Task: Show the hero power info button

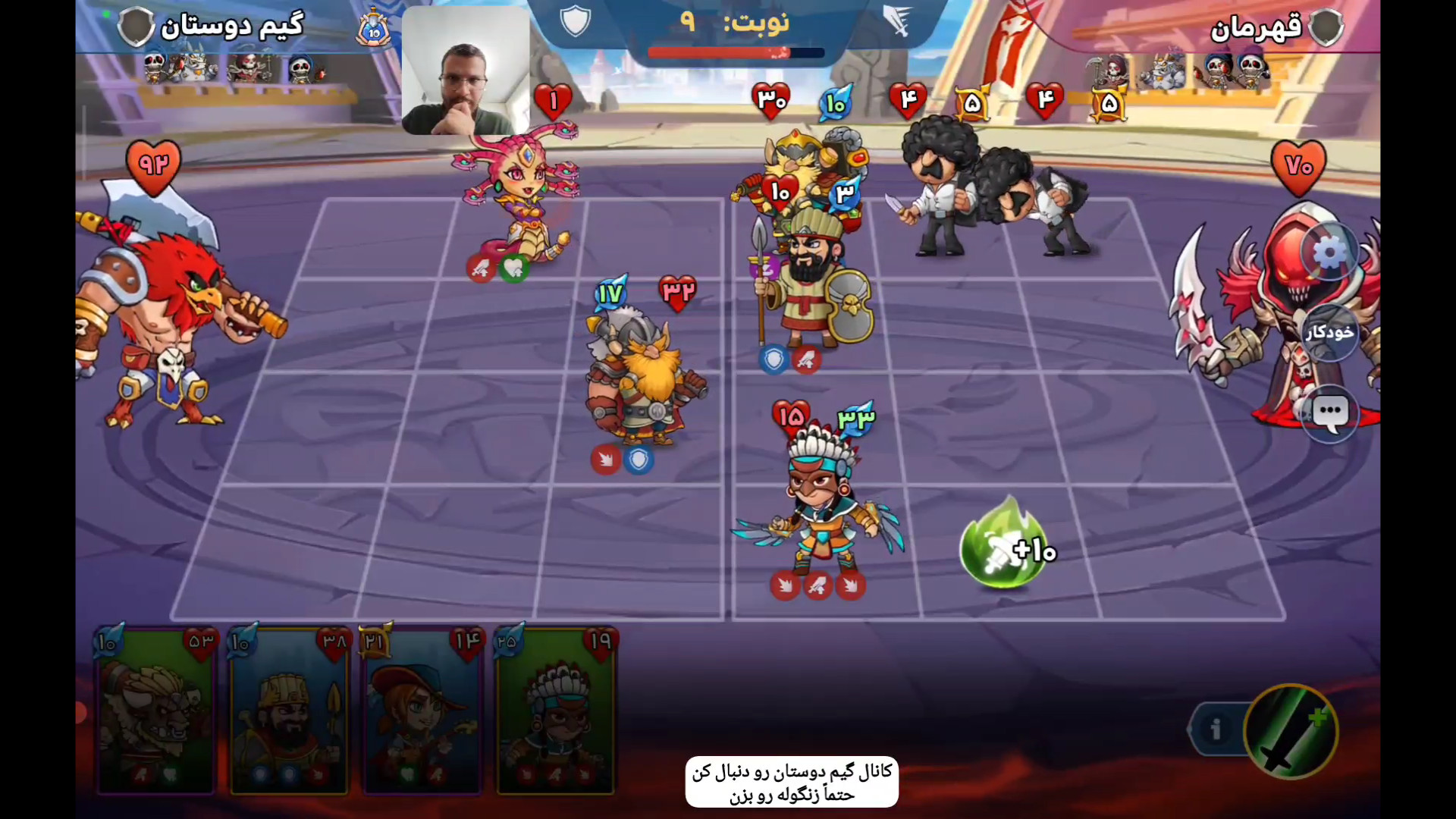Action: pyautogui.click(x=1216, y=730)
